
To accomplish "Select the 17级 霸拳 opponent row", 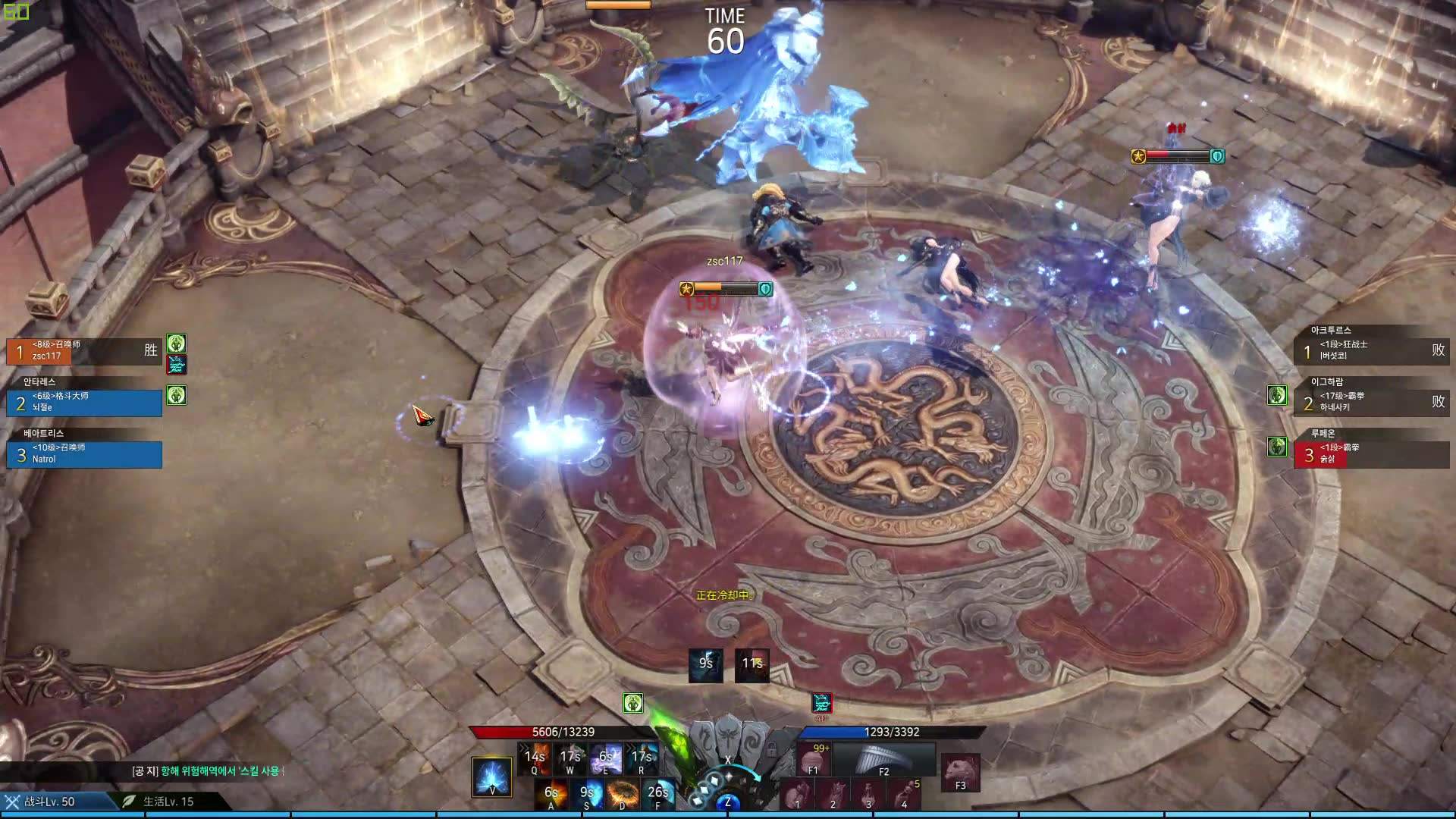I will (x=1371, y=403).
